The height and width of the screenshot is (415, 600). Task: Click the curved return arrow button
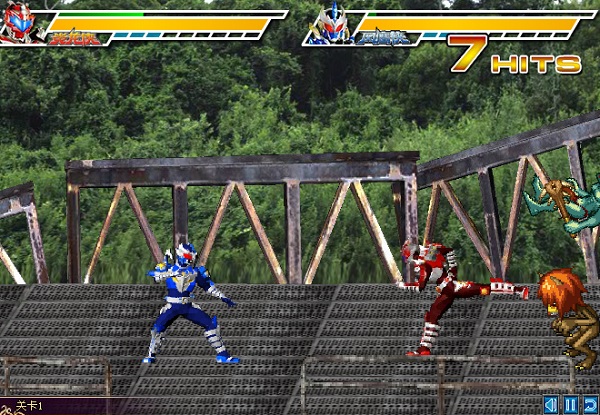tap(589, 406)
